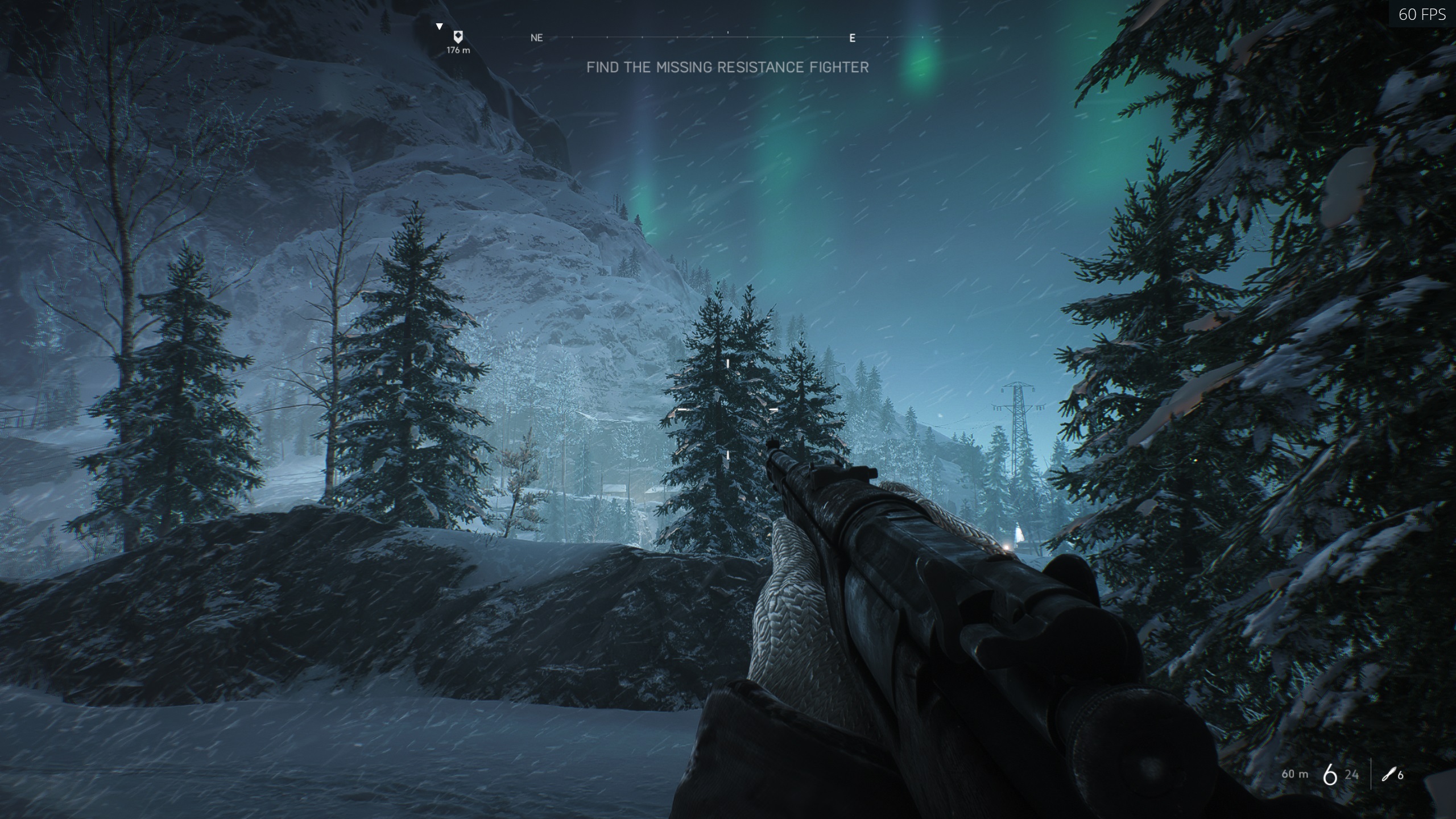Click the objective marker on the compass
This screenshot has height=819, width=1456.
tap(458, 38)
